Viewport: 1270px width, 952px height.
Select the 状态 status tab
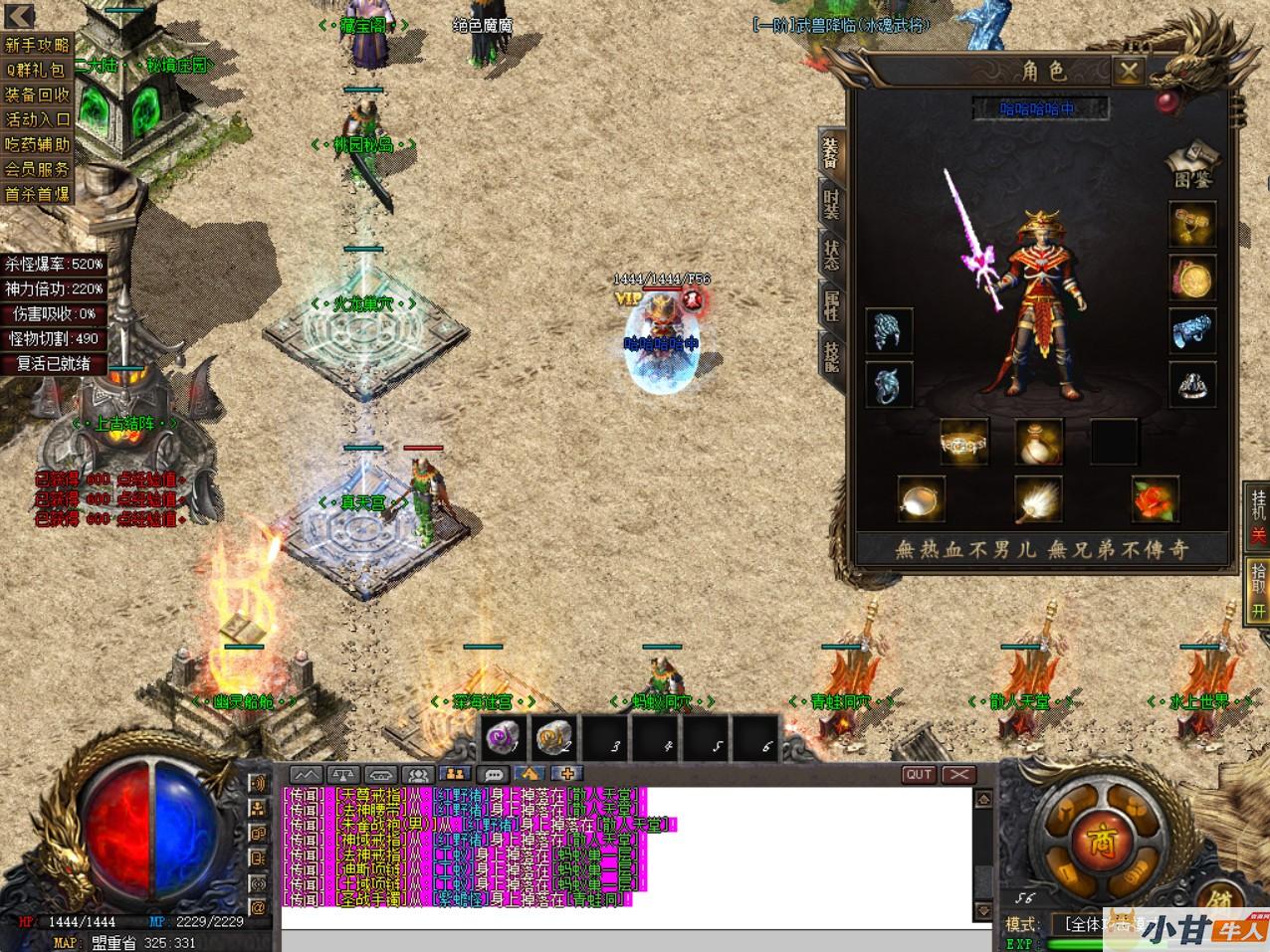point(831,252)
